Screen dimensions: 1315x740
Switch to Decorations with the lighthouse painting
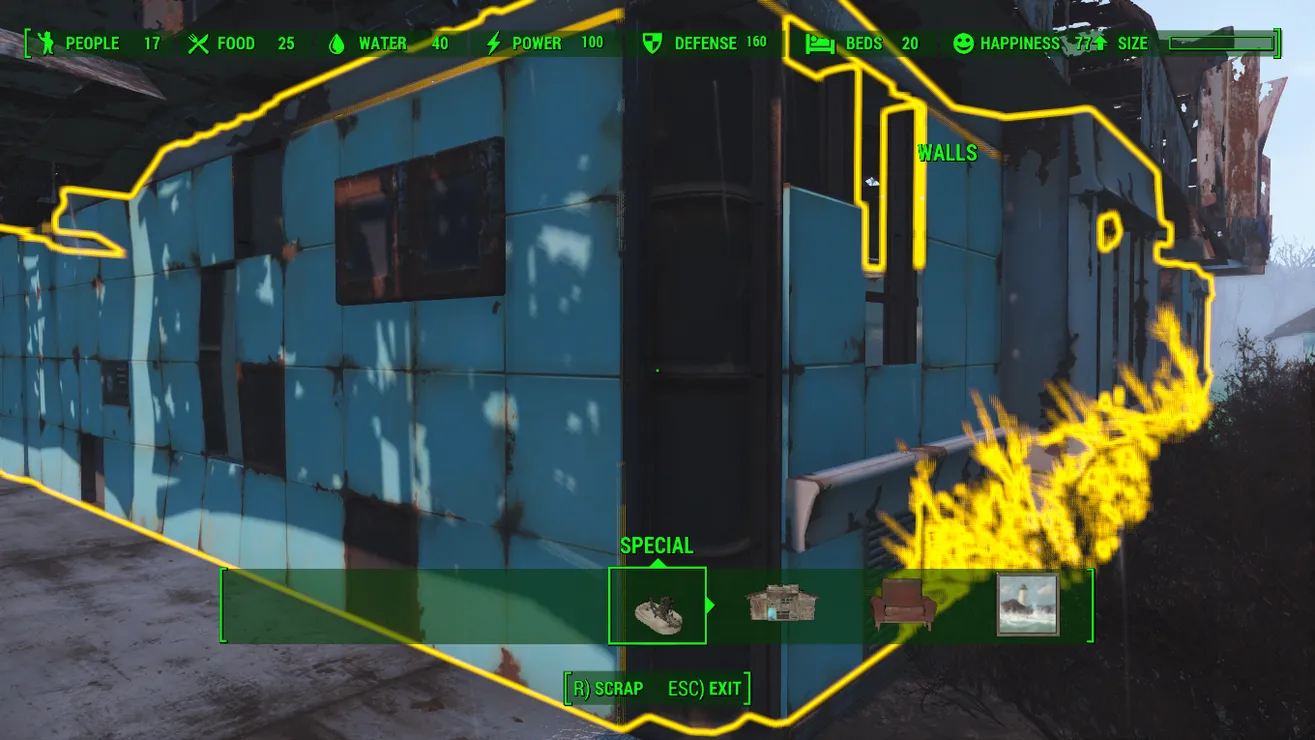[x=1028, y=605]
